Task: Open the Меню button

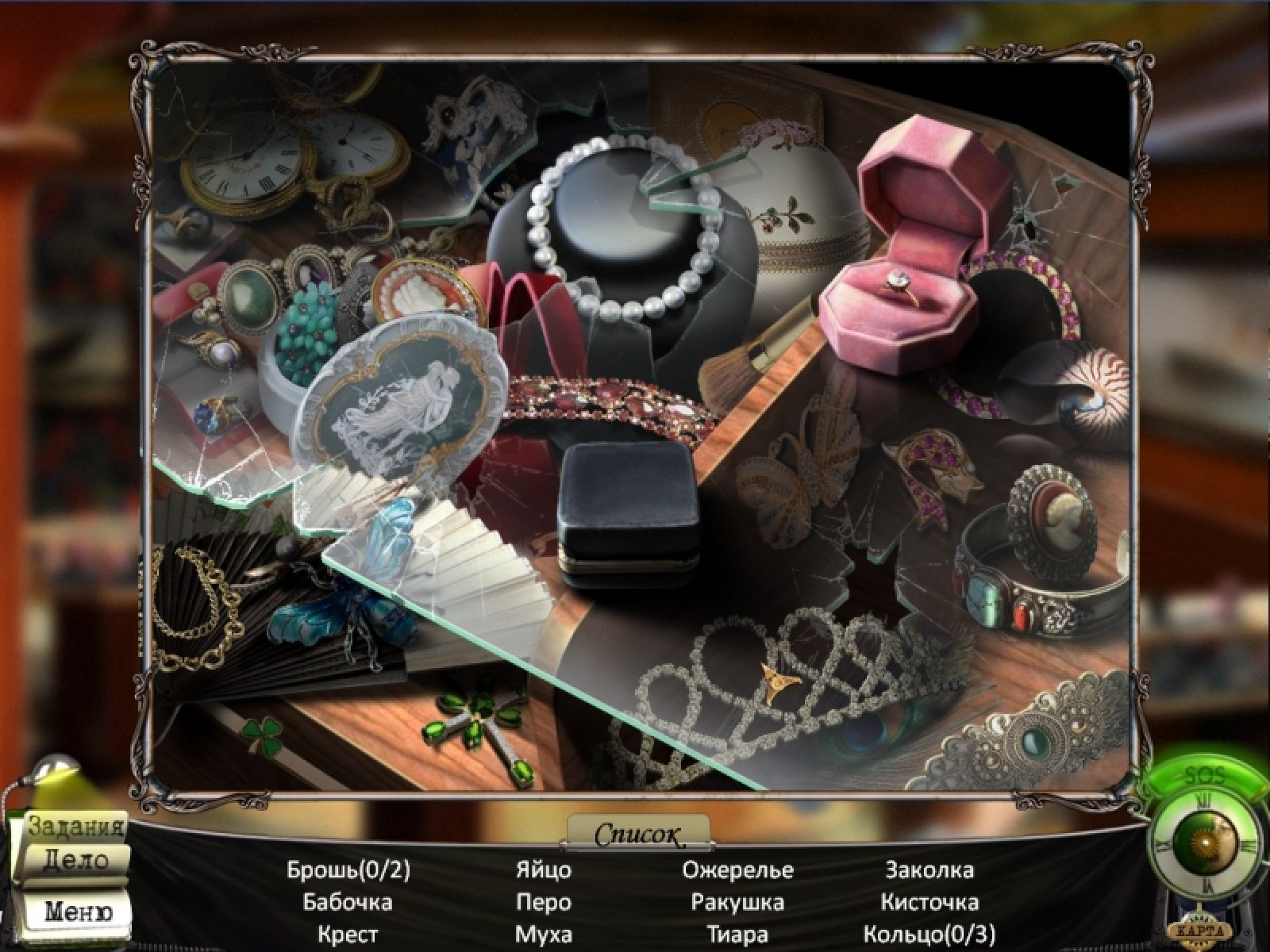Action: click(77, 910)
